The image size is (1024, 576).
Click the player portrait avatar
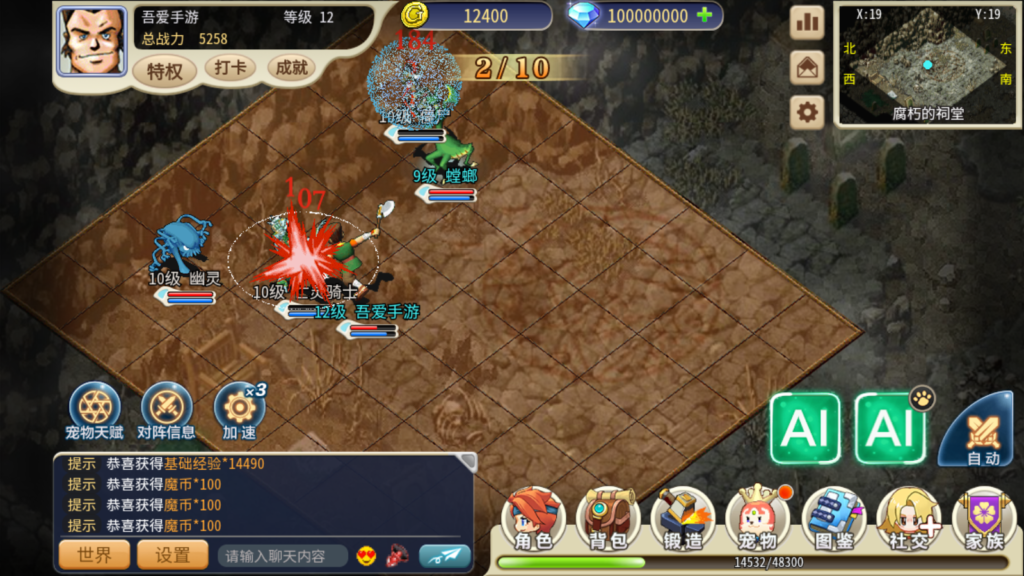92,41
